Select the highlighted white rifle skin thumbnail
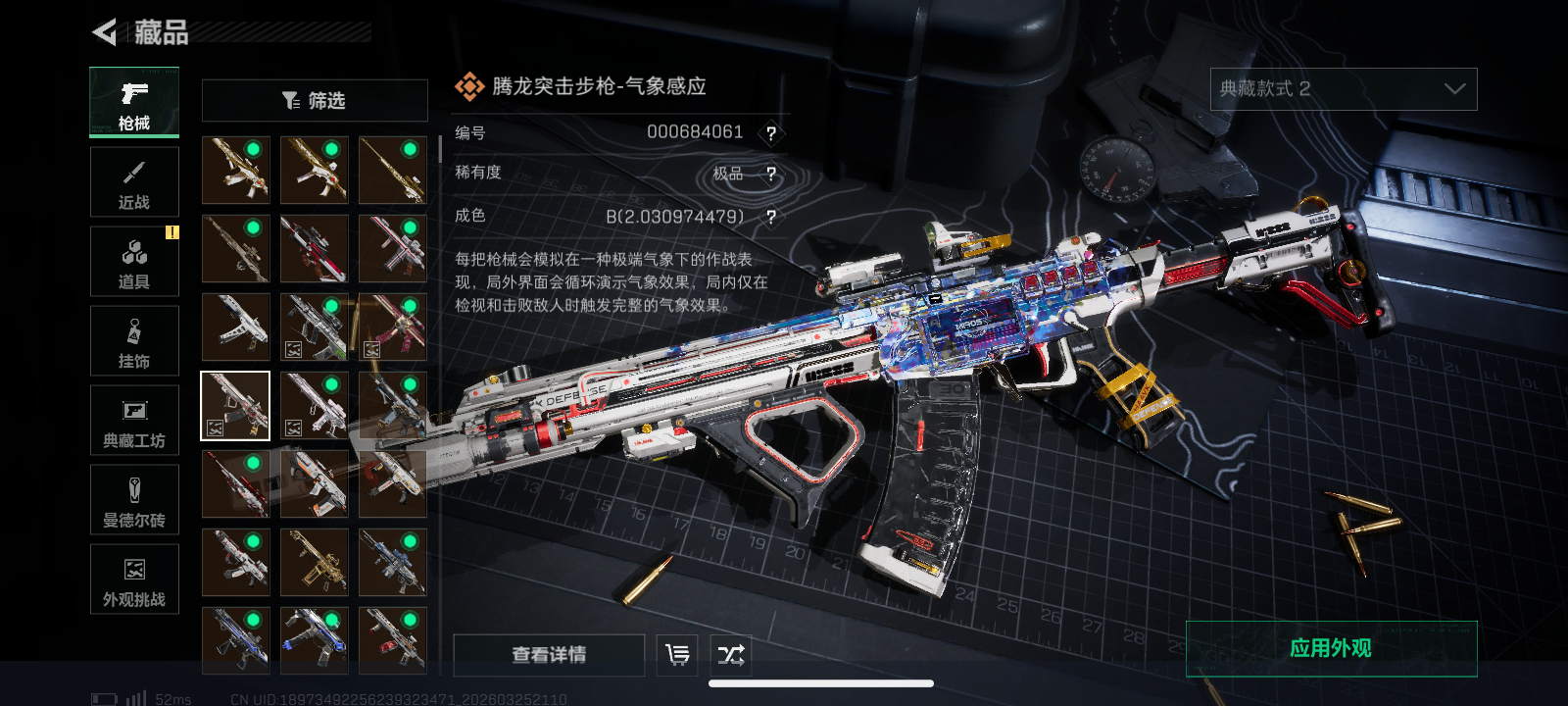Viewport: 1568px width, 706px height. coord(235,406)
